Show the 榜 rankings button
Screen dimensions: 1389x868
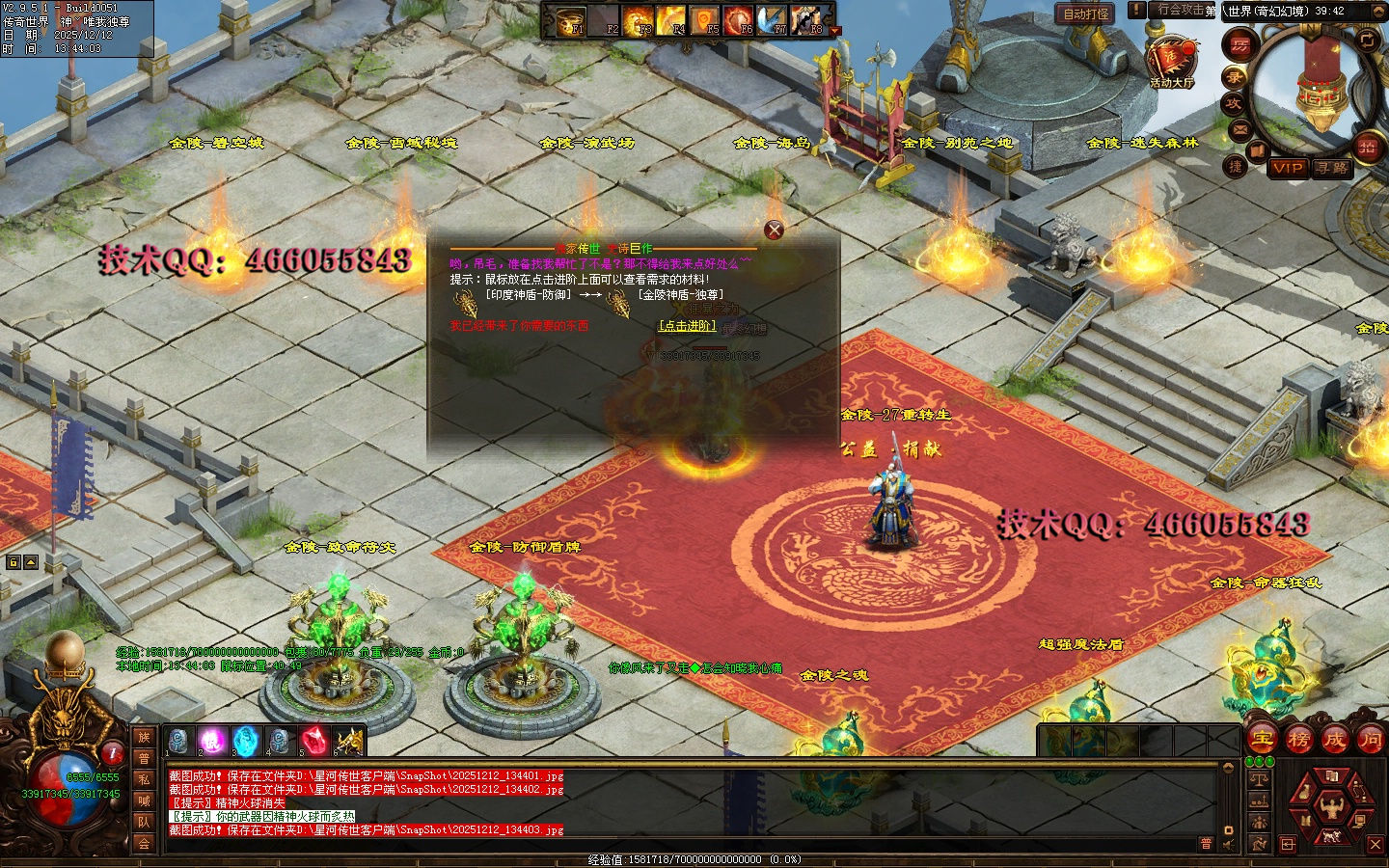(1298, 740)
